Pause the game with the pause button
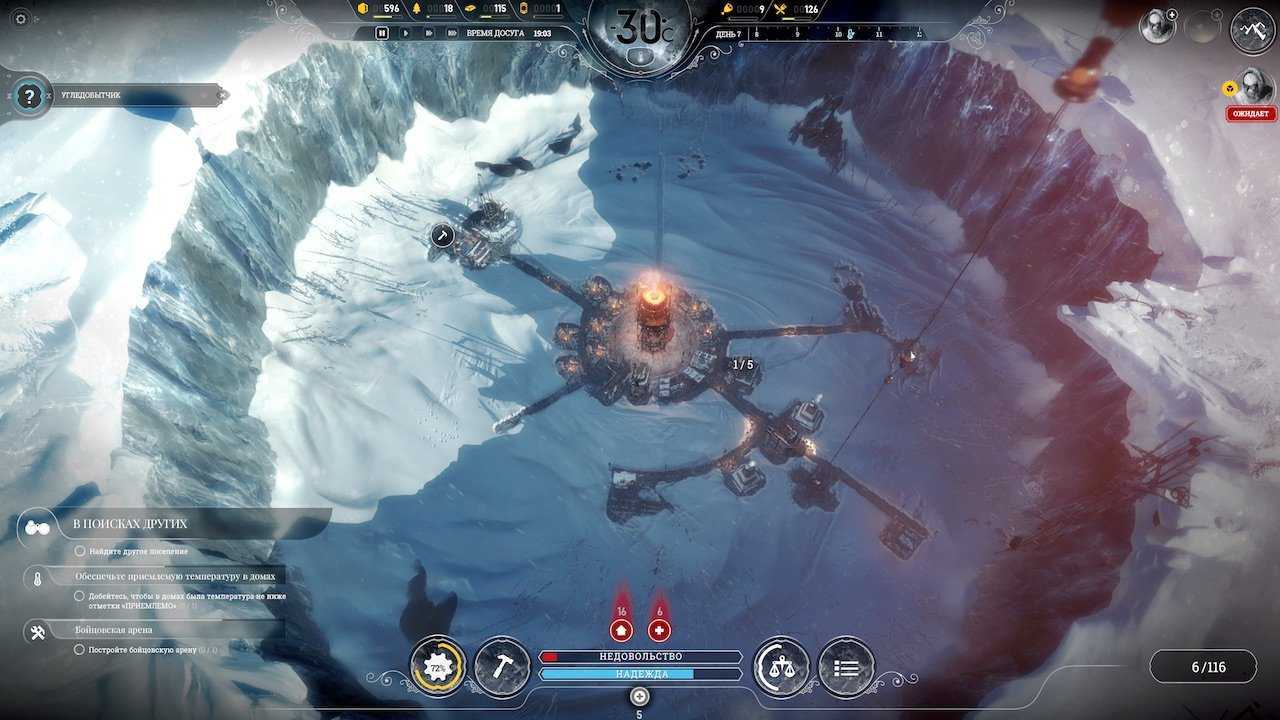The height and width of the screenshot is (720, 1280). click(382, 33)
